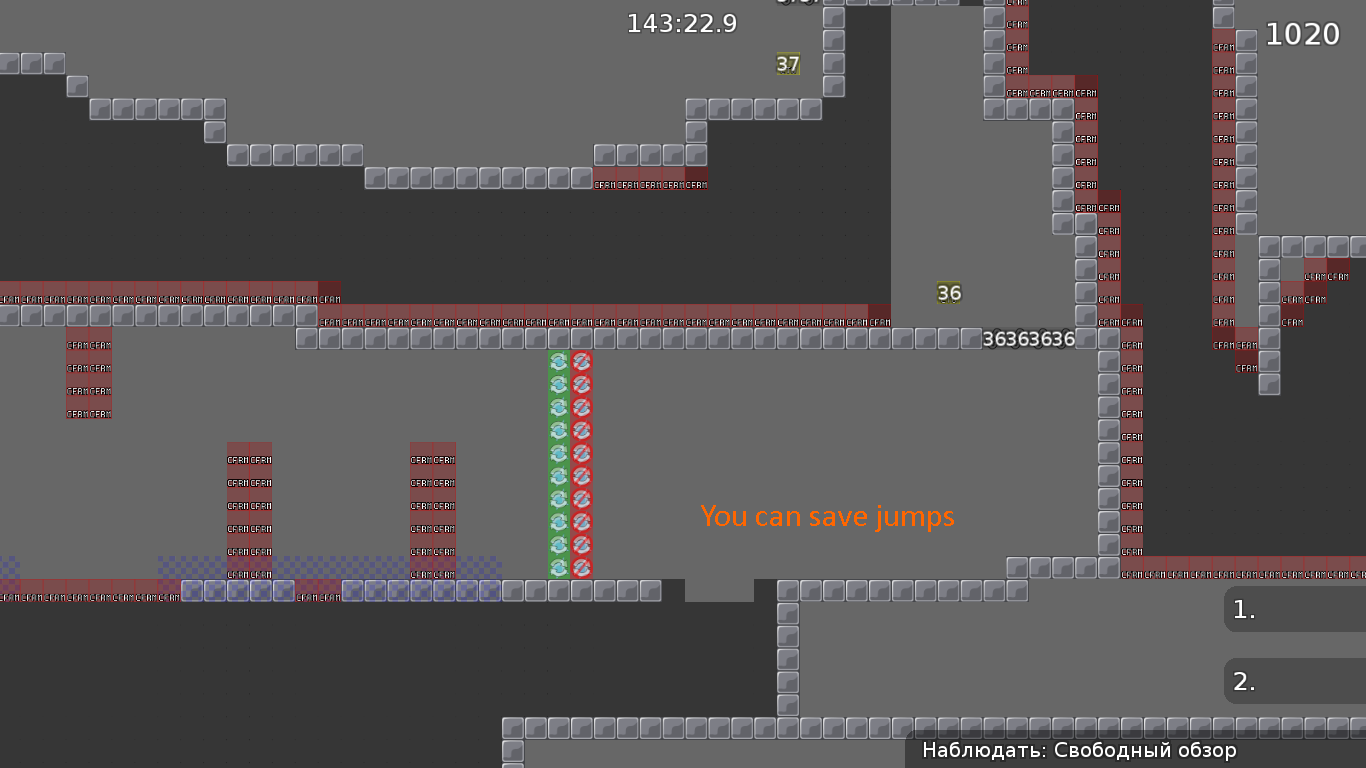1366x768 pixels.
Task: Toggle the green refresher beside the fifth red orb
Action: click(x=558, y=455)
